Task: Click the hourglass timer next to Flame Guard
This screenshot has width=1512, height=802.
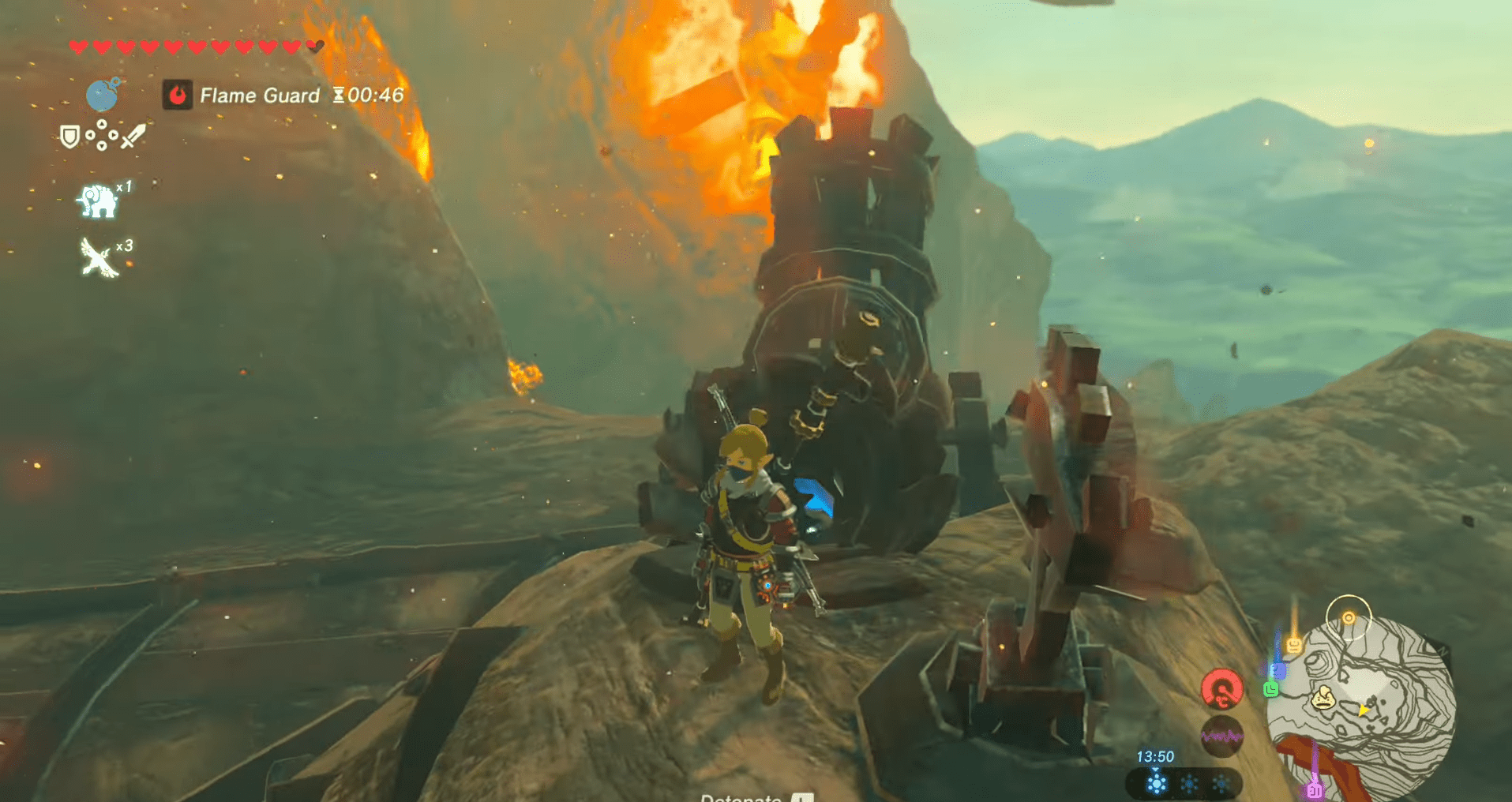Action: [x=340, y=95]
